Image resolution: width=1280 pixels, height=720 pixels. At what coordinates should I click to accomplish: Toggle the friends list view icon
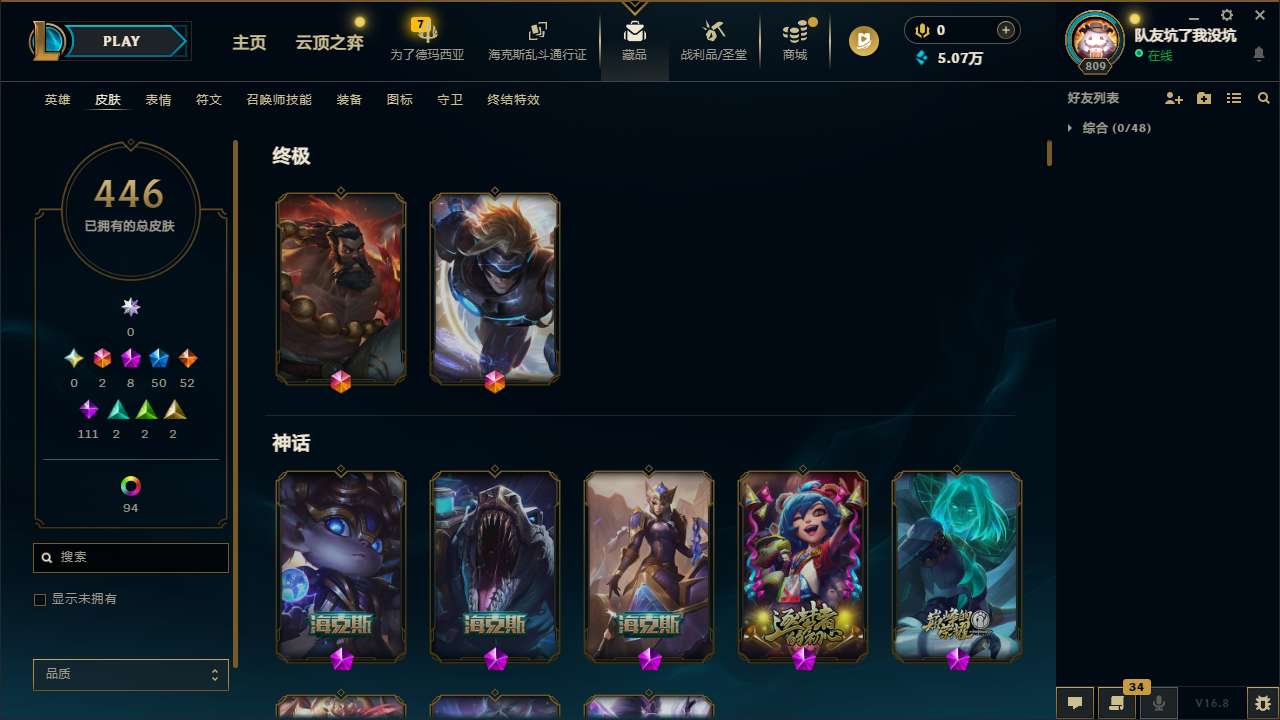click(1234, 98)
